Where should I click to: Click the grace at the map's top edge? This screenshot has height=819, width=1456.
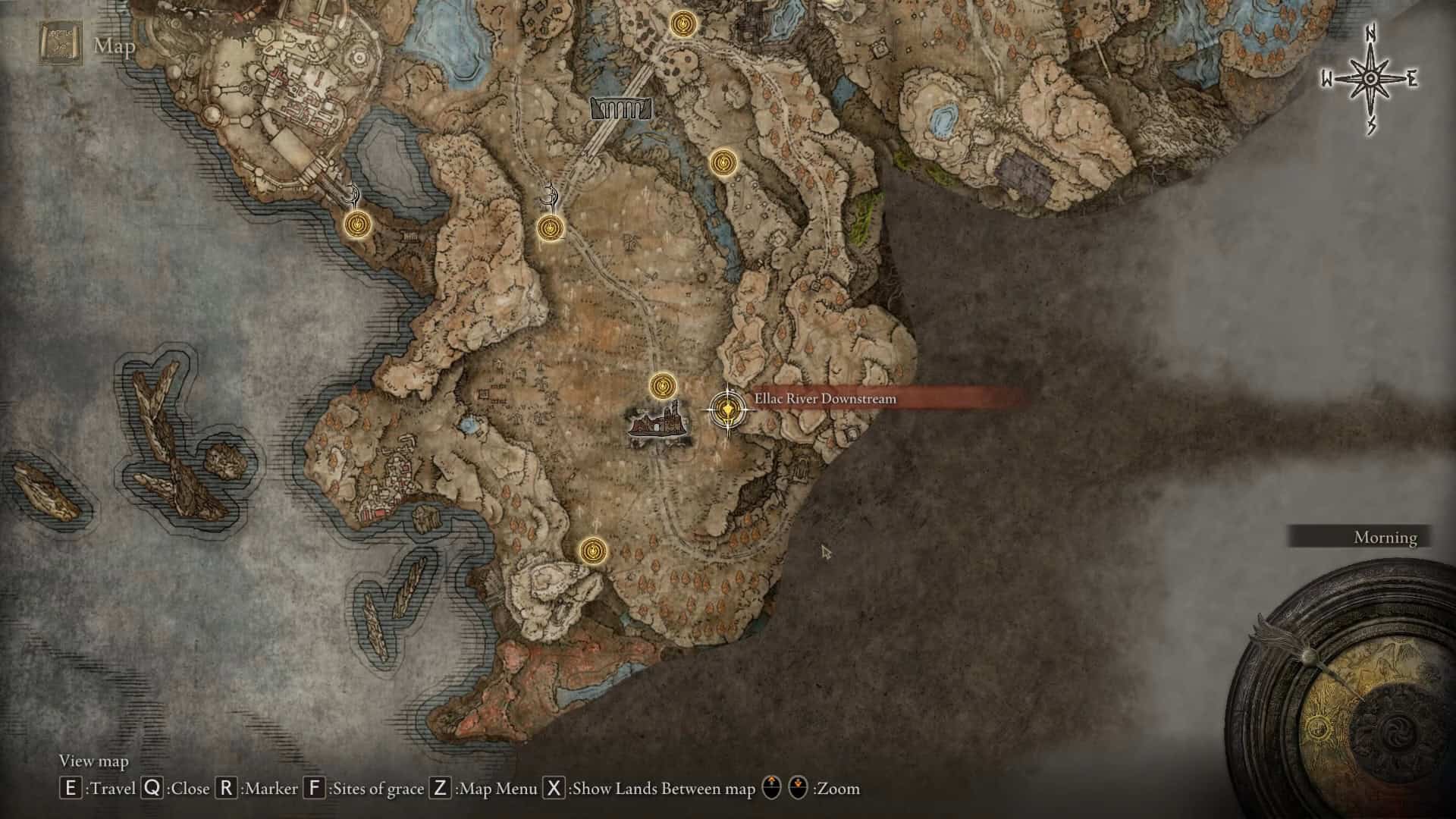pos(683,24)
